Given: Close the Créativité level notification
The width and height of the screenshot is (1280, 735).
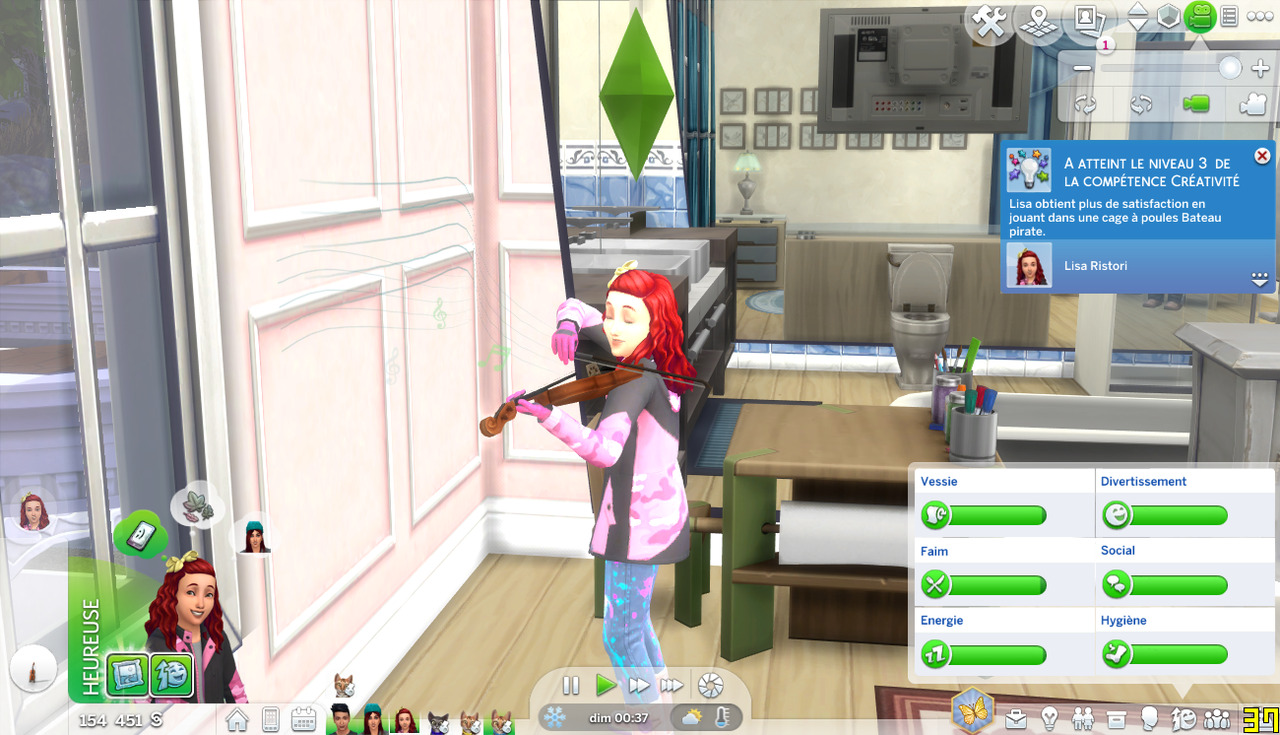Looking at the screenshot, I should 1262,156.
